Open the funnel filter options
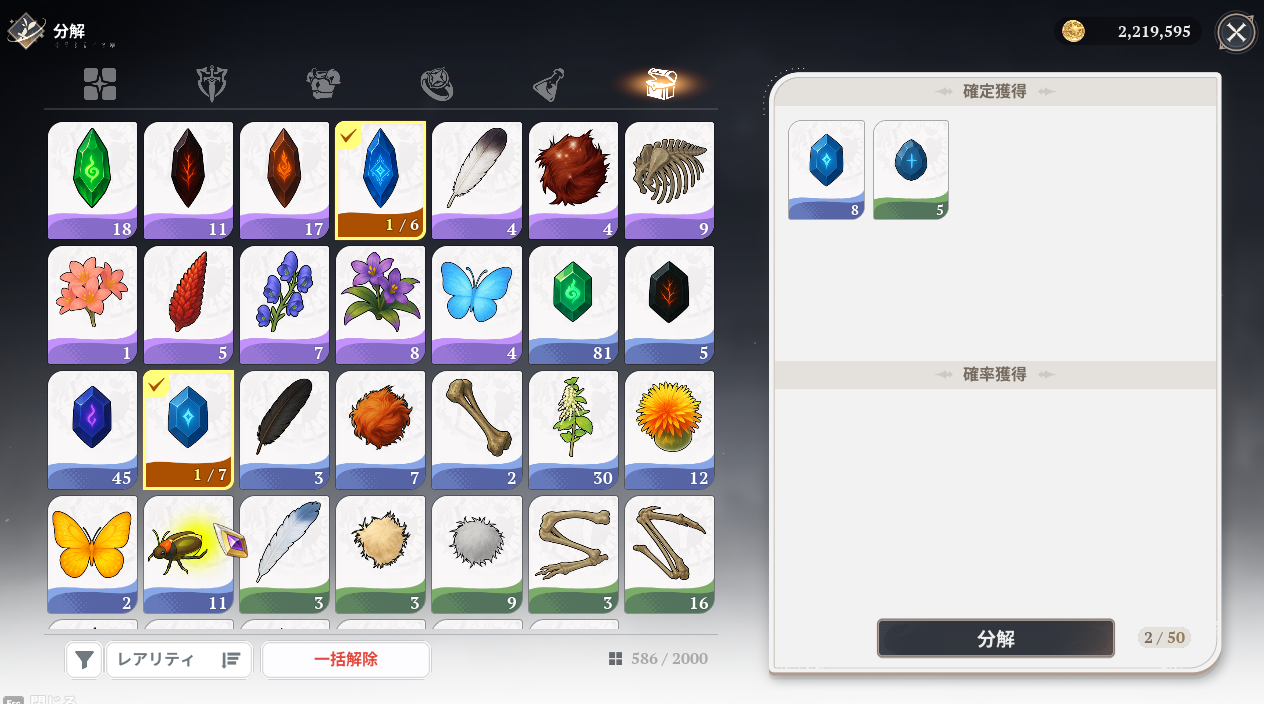1264x704 pixels. click(x=85, y=659)
